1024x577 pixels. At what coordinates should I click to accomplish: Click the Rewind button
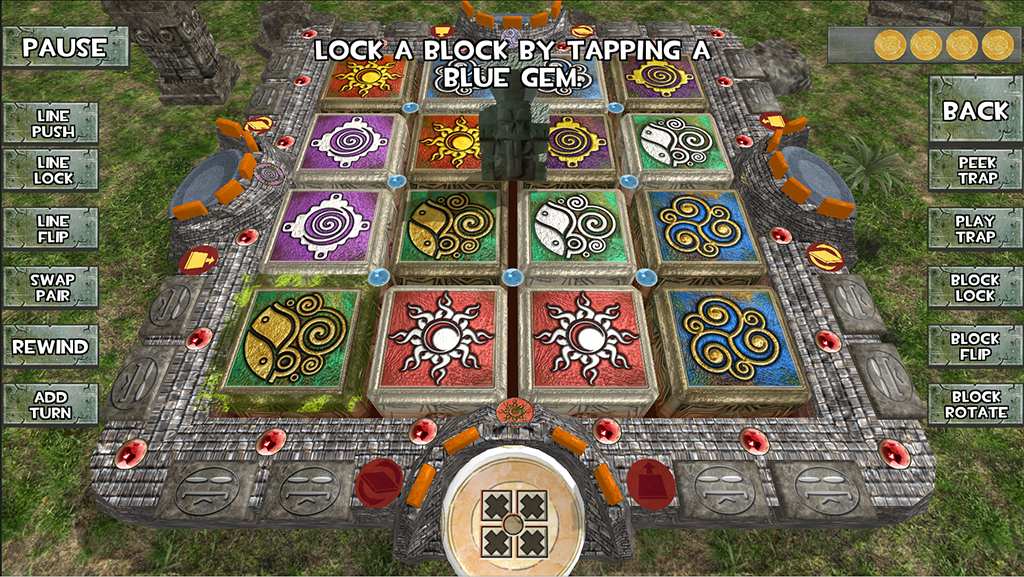50,347
